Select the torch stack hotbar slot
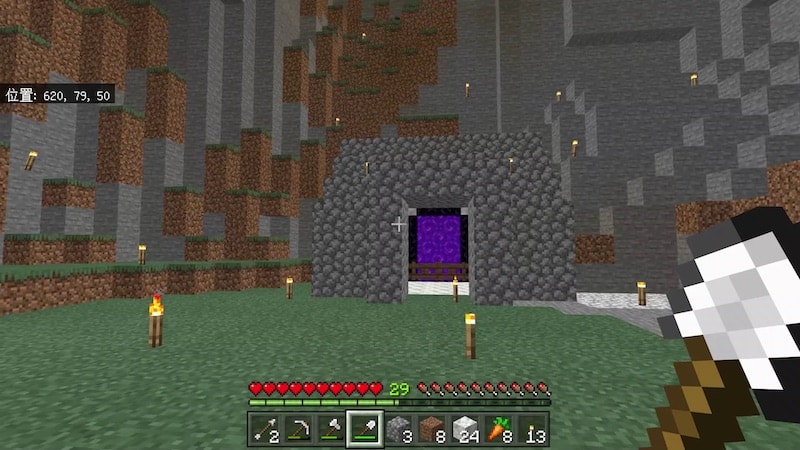This screenshot has height=450, width=800. tap(534, 429)
